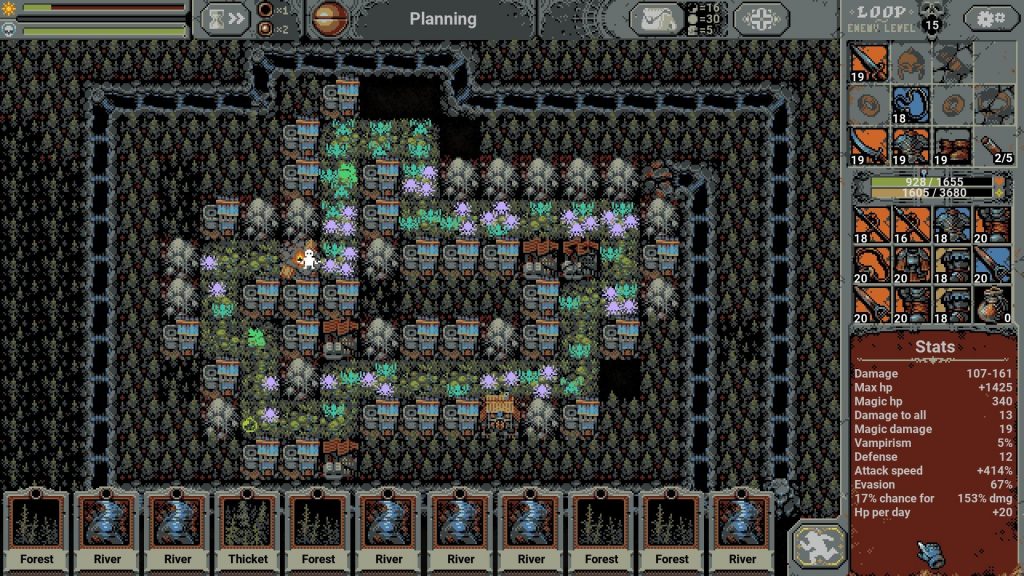
Task: Pick the level 20 ring in inventory
Action: point(870,264)
